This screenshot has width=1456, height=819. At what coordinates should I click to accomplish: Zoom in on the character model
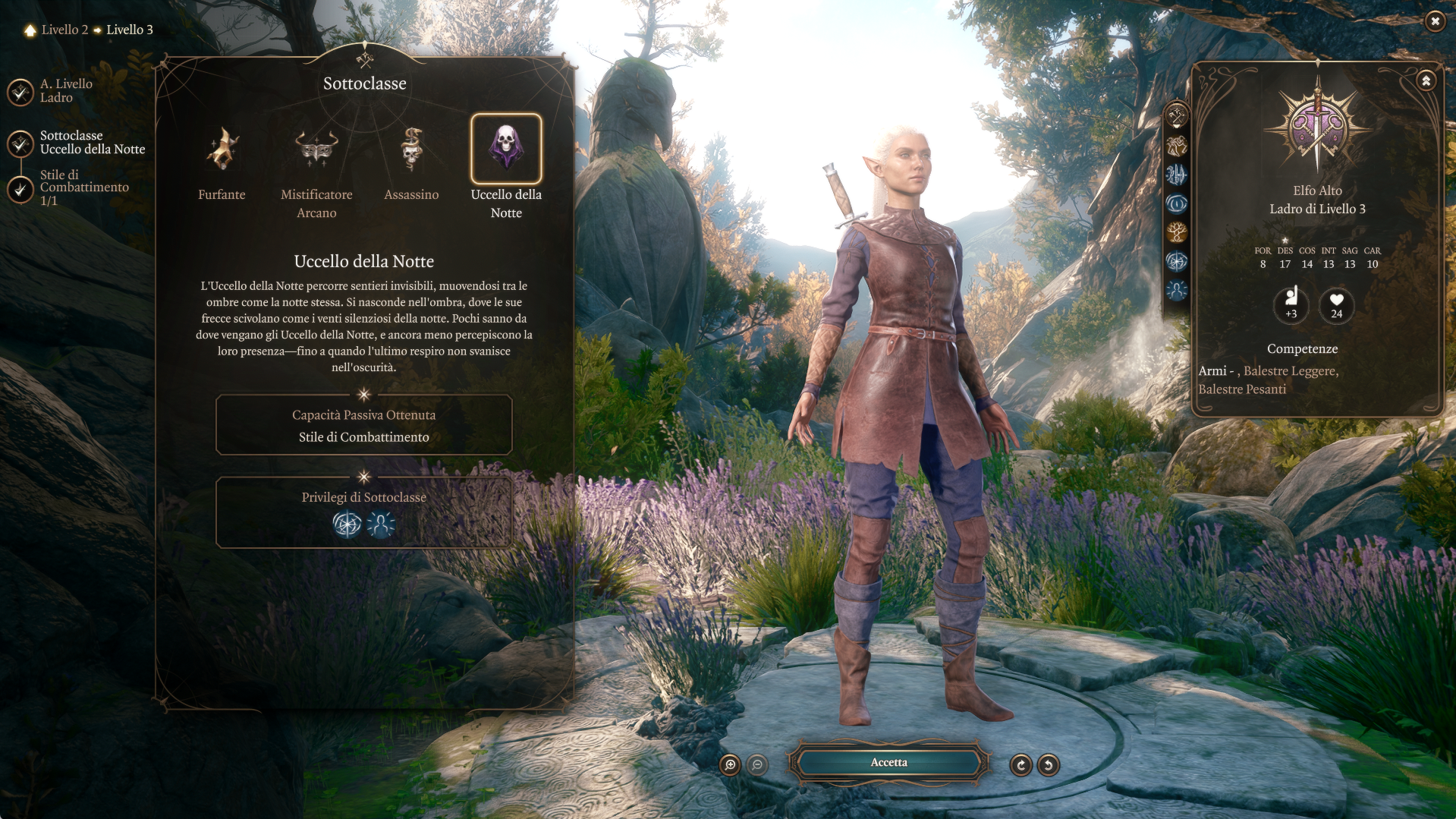pyautogui.click(x=730, y=765)
